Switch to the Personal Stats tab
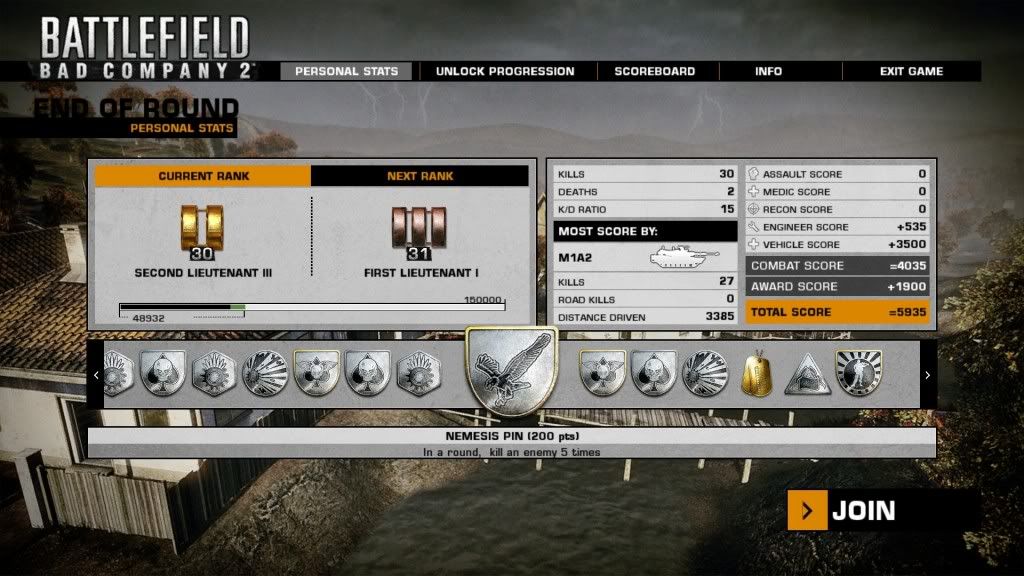The image size is (1024, 576). tap(347, 71)
